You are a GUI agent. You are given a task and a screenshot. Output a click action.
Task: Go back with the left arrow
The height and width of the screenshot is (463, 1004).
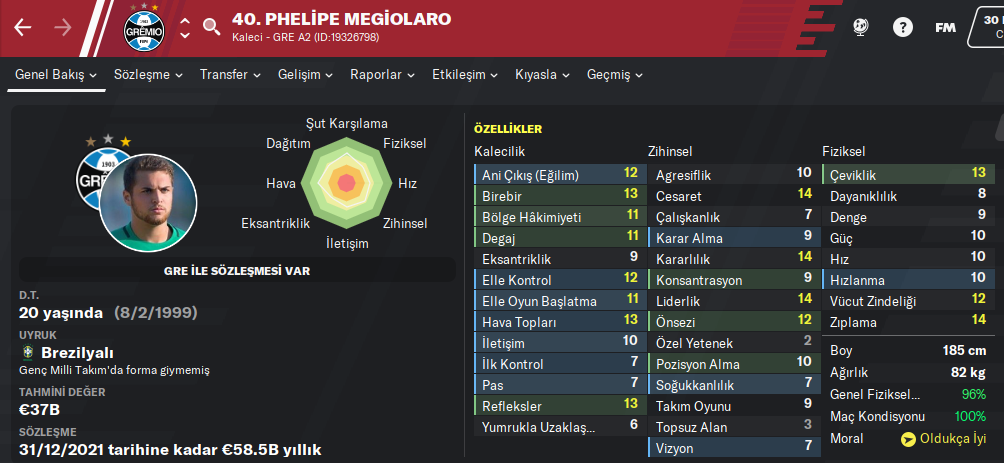pos(23,27)
